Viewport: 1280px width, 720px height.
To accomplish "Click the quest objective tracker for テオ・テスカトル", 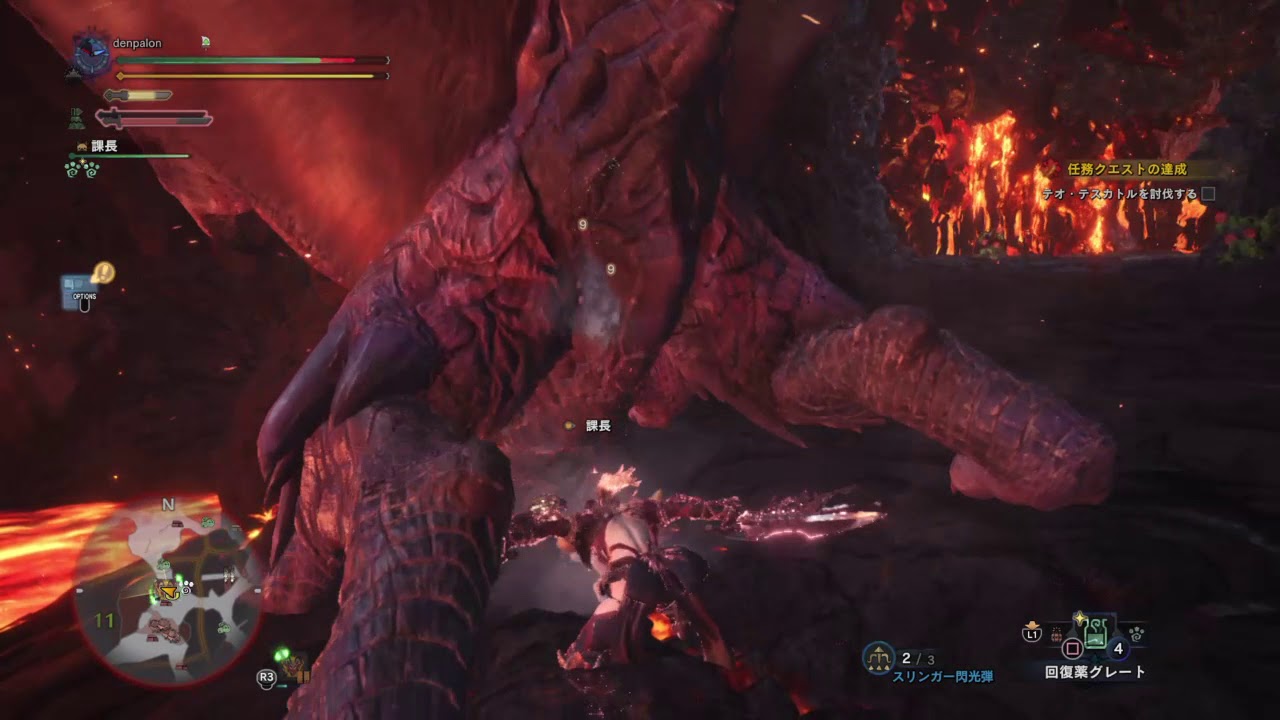I will [1119, 194].
